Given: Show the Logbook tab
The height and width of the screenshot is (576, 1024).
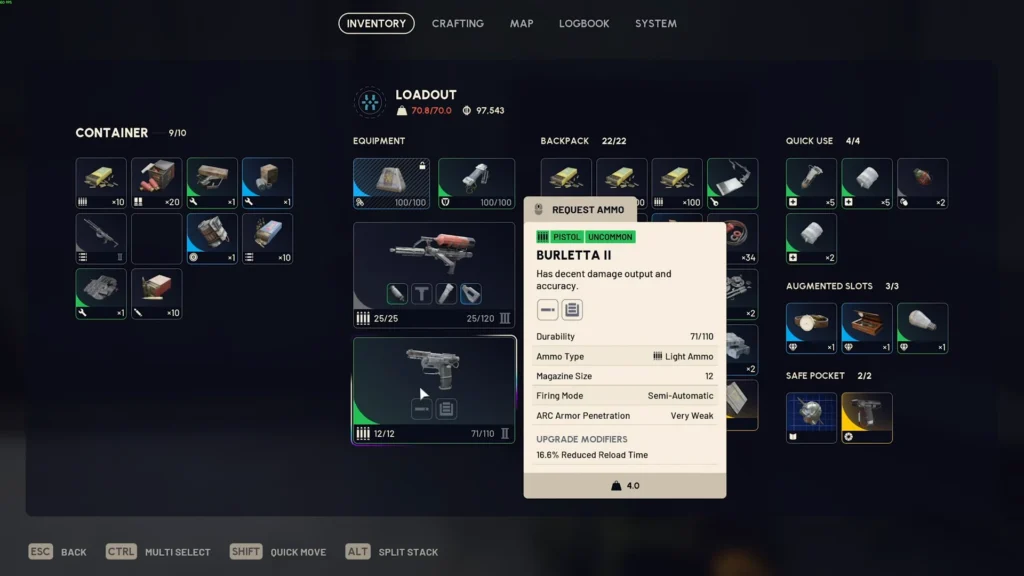Looking at the screenshot, I should (584, 23).
